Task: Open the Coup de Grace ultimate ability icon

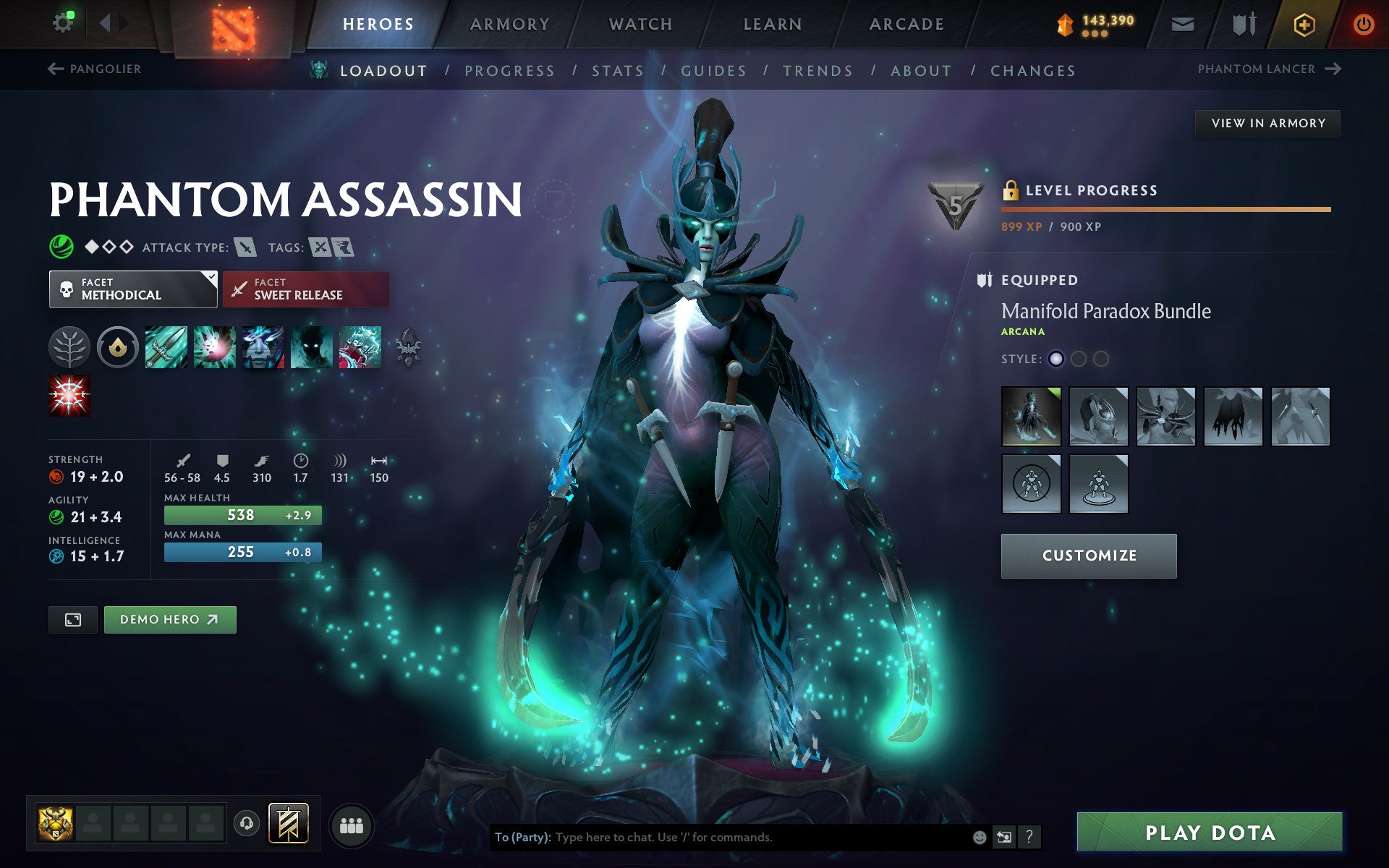Action: (69, 395)
